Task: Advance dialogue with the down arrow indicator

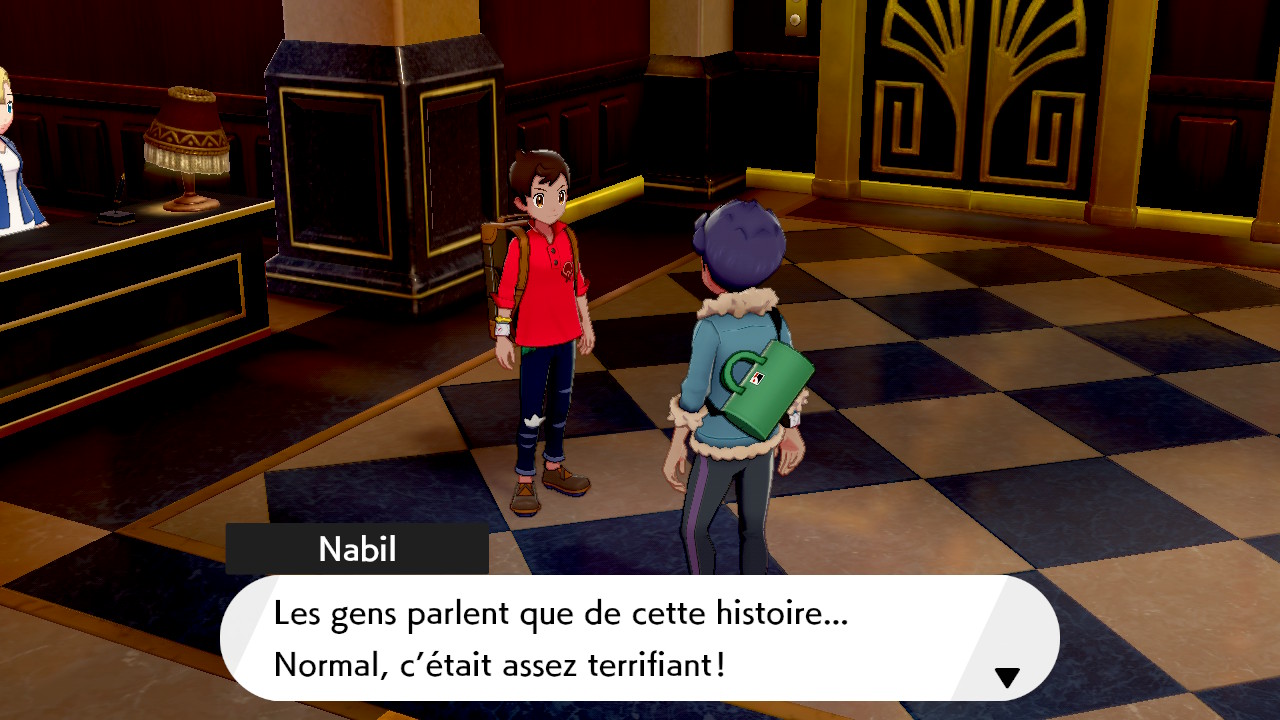Action: coord(1006,678)
